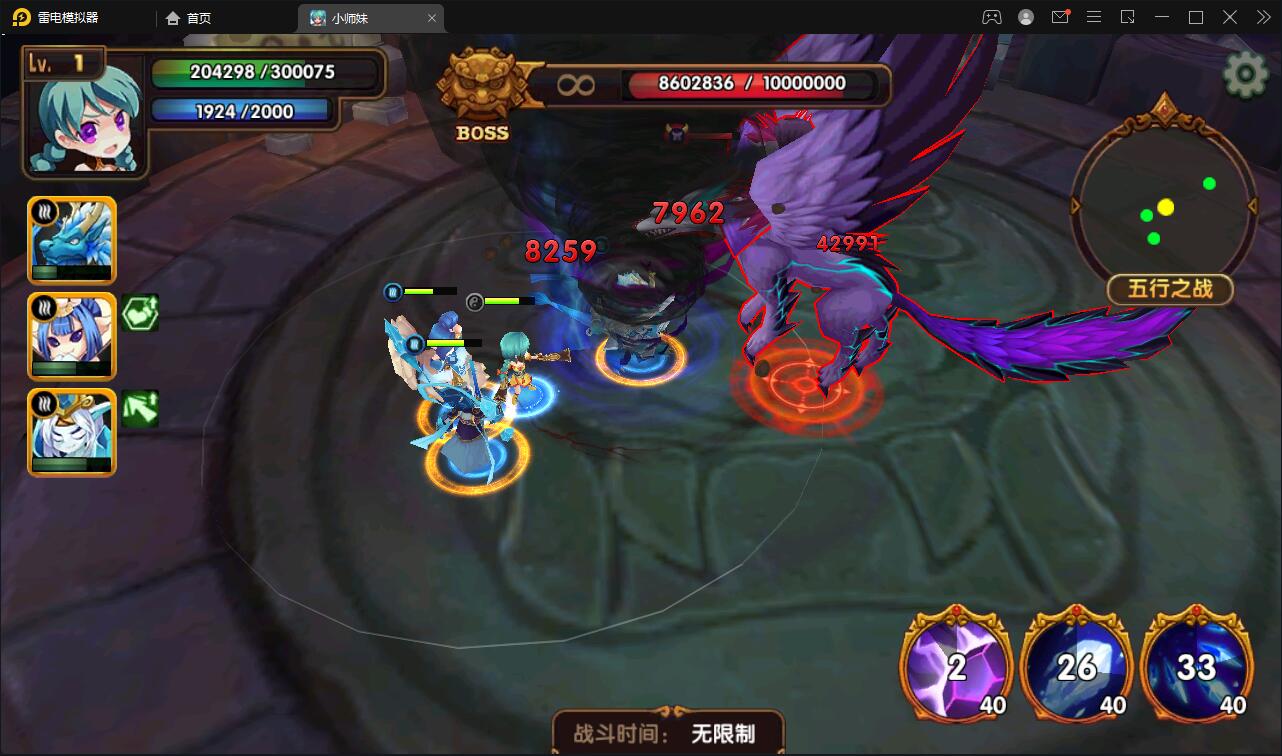Select the blue dragon hero portrait
This screenshot has height=756, width=1282.
click(71, 240)
